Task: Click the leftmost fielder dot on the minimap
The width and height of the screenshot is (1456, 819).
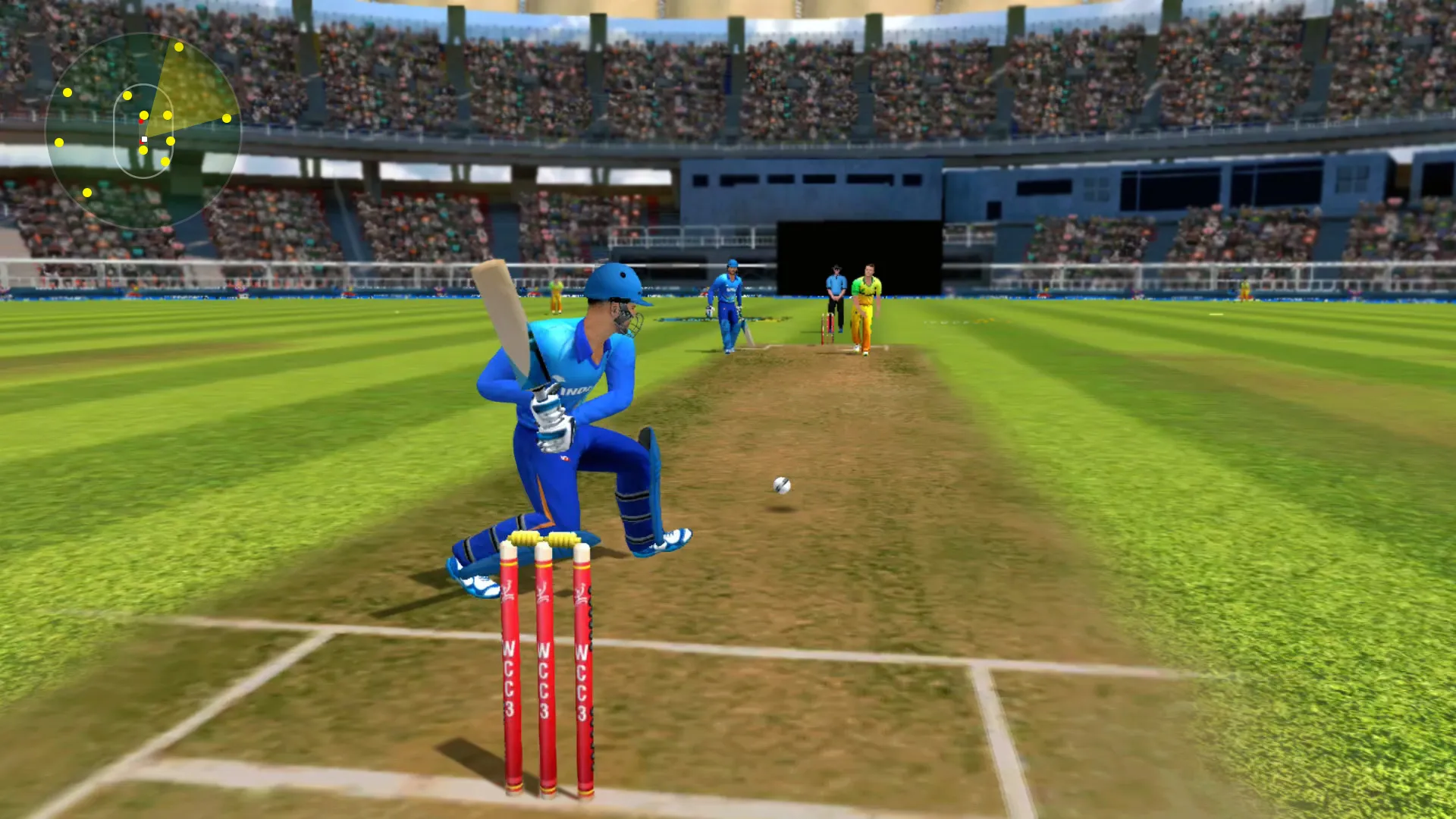Action: point(59,143)
